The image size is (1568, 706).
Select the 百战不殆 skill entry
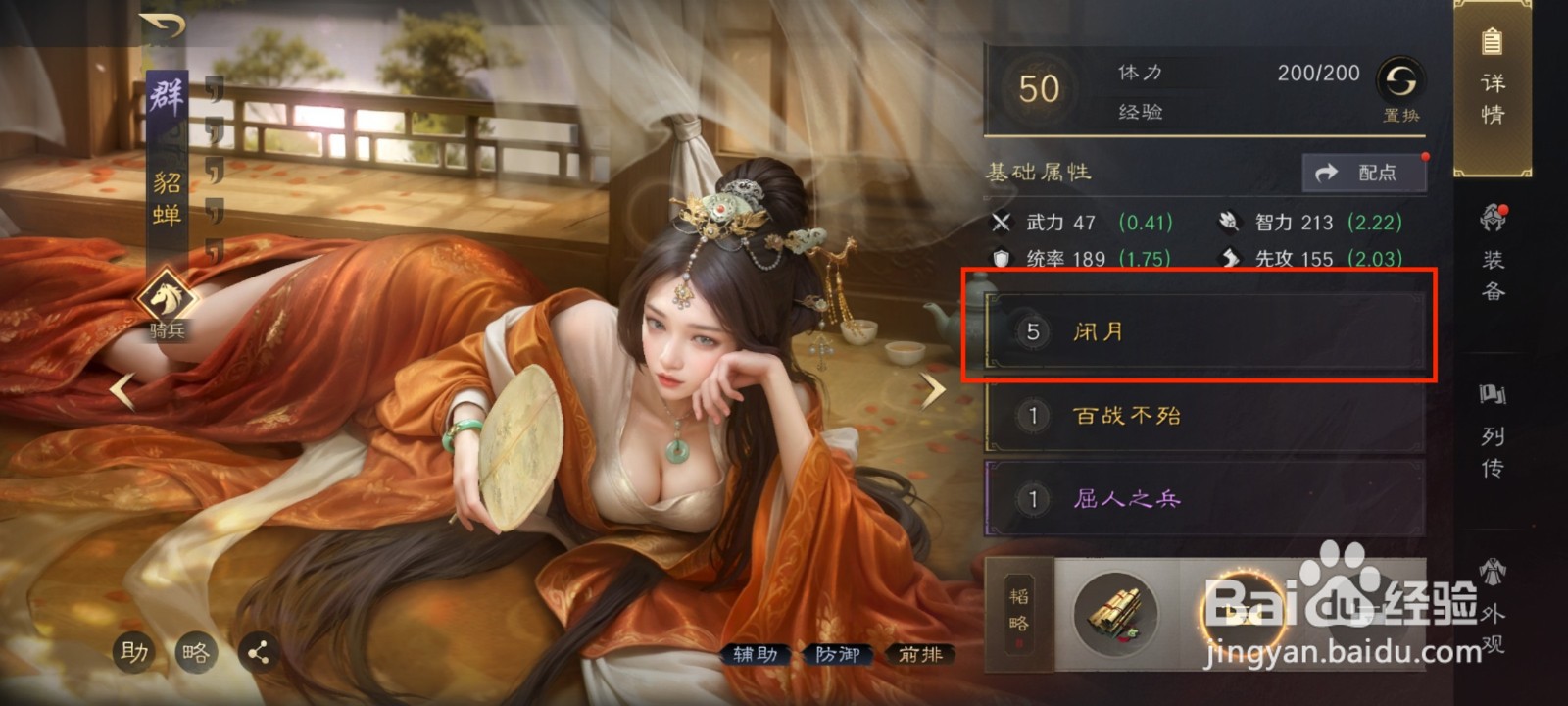click(x=1203, y=416)
